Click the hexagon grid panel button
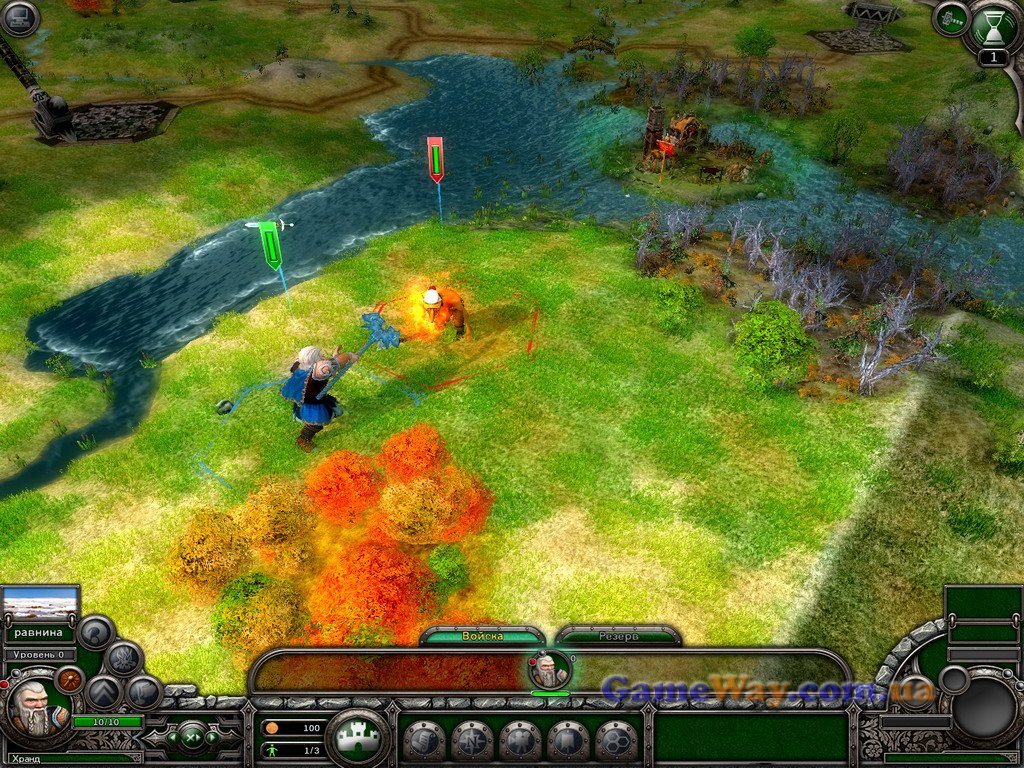Image resolution: width=1024 pixels, height=768 pixels. [x=617, y=741]
